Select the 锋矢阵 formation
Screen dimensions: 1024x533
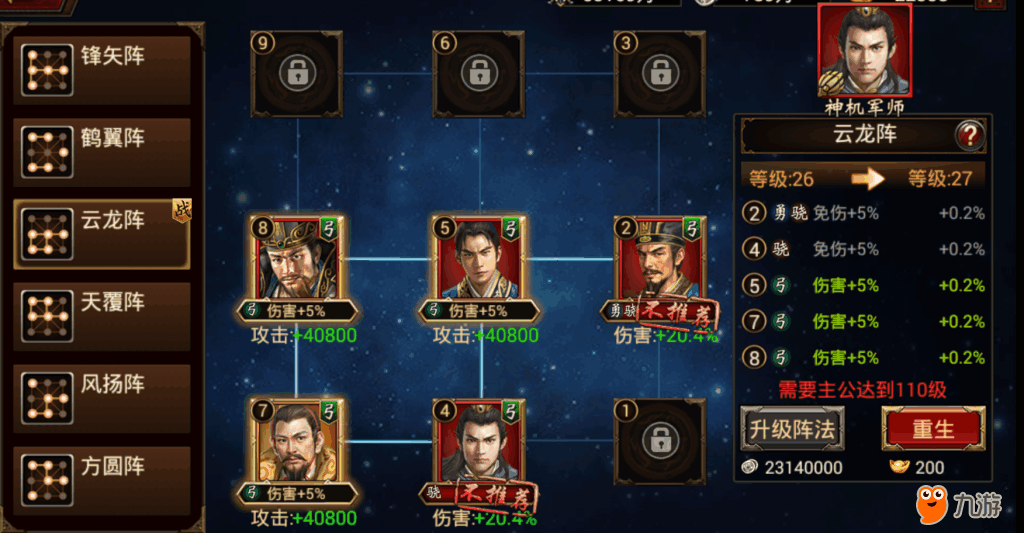coord(102,69)
